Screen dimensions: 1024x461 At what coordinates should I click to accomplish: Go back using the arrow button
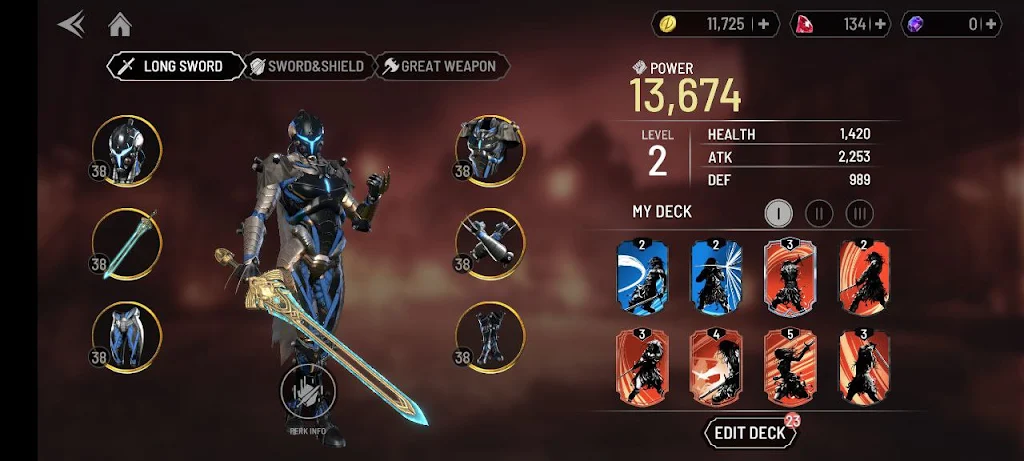pyautogui.click(x=71, y=24)
